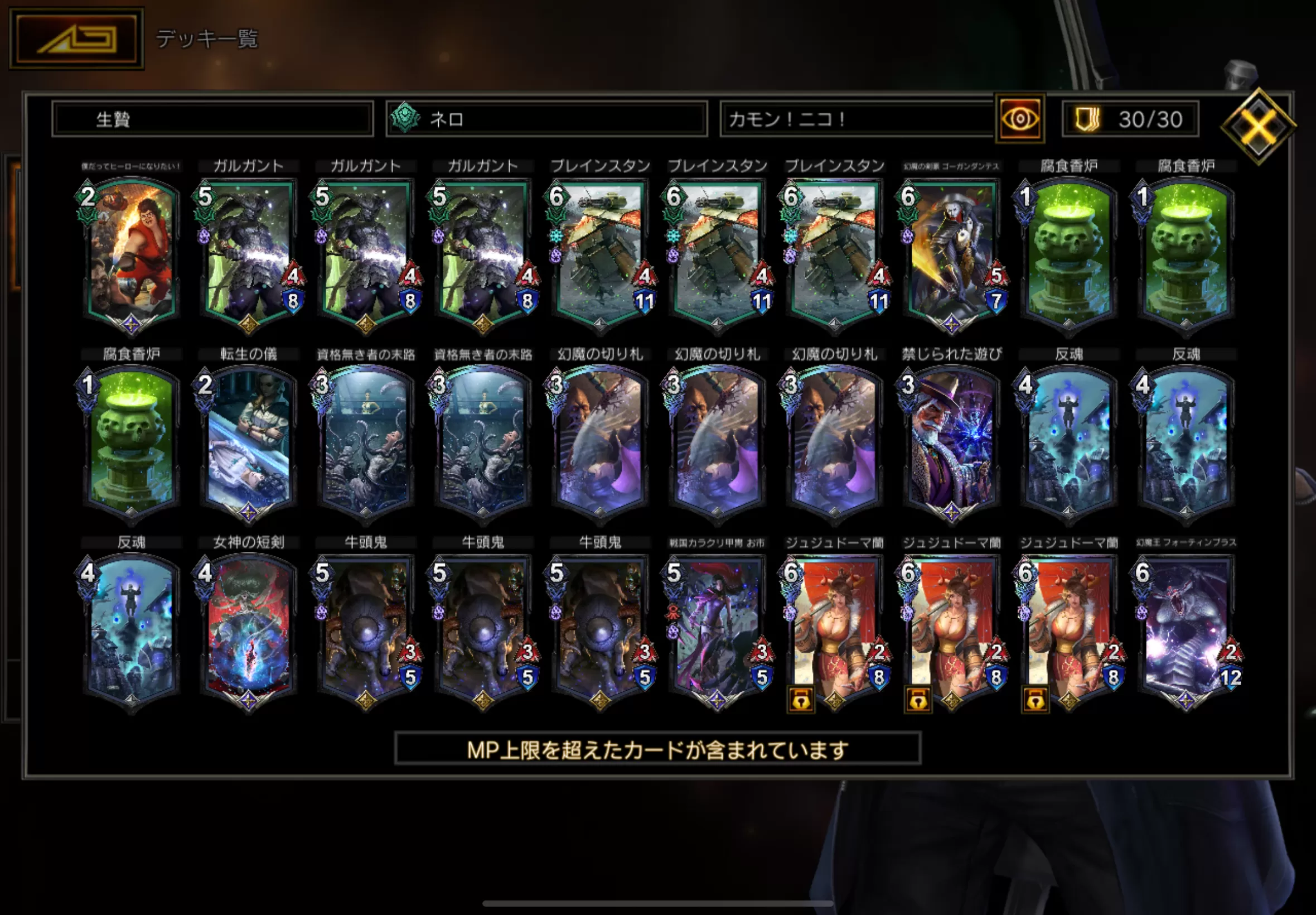Pick the 女神の短剣 card
The image size is (1316, 915).
click(248, 631)
